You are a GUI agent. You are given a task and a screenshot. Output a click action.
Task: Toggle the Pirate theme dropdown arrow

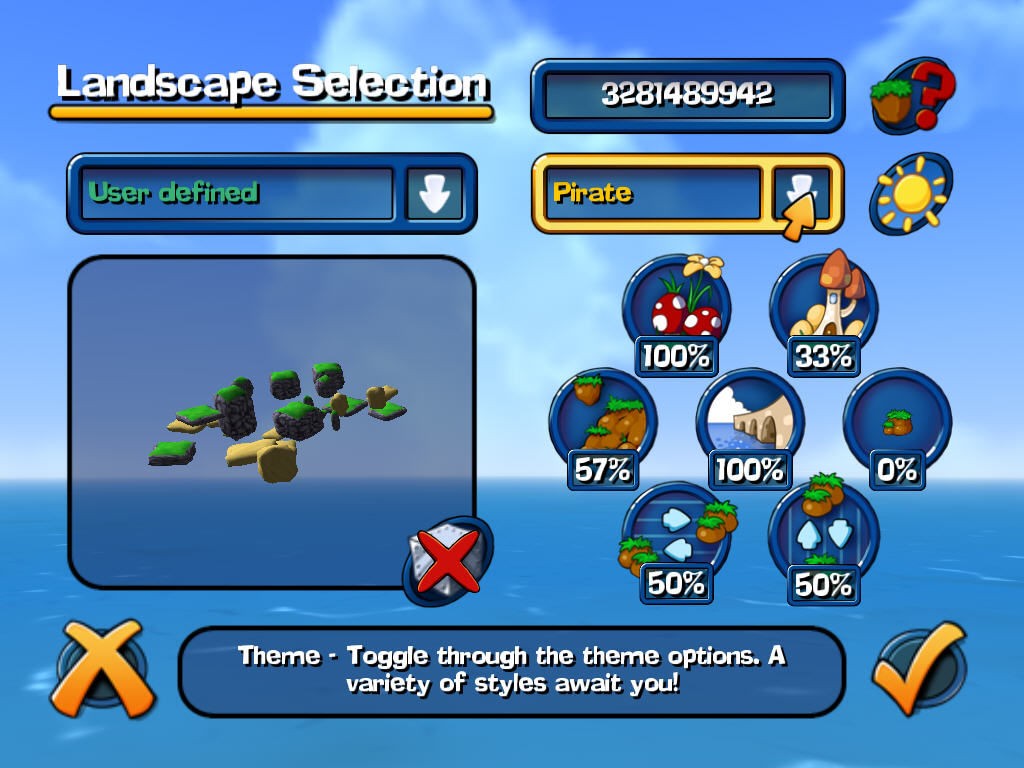coord(801,194)
